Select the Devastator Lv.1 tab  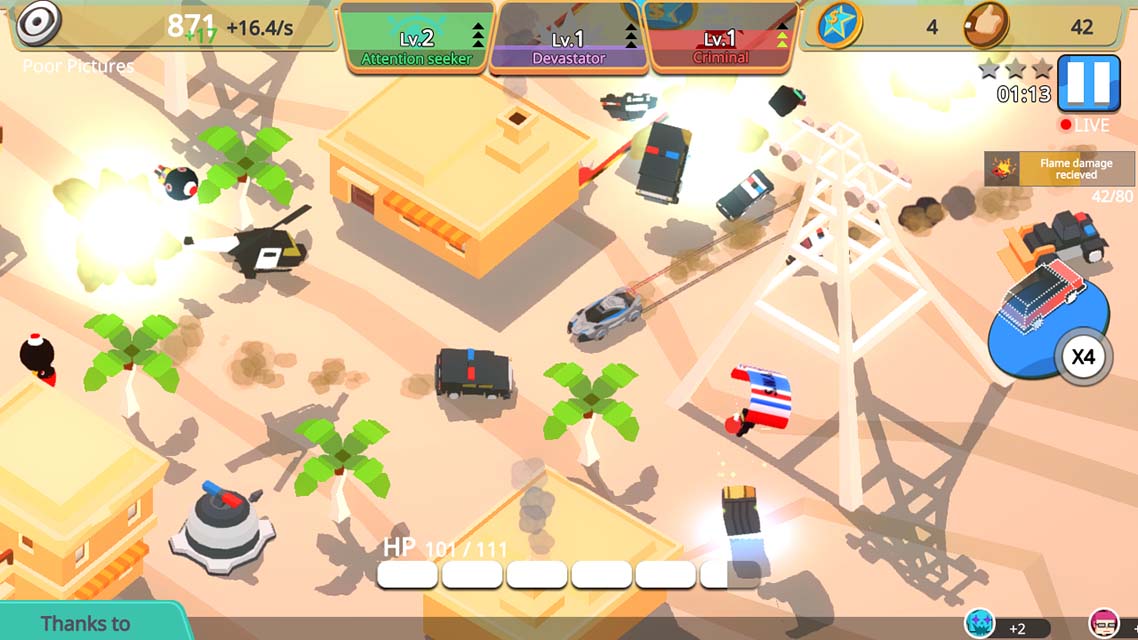pos(570,46)
